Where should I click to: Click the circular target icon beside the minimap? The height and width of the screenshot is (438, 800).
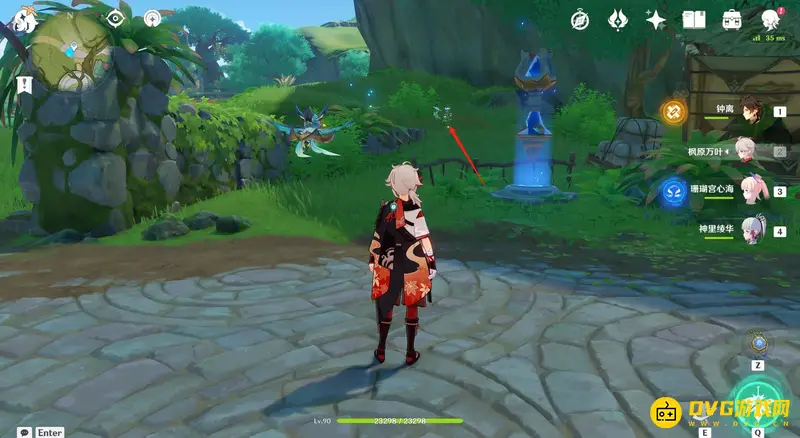(x=152, y=18)
